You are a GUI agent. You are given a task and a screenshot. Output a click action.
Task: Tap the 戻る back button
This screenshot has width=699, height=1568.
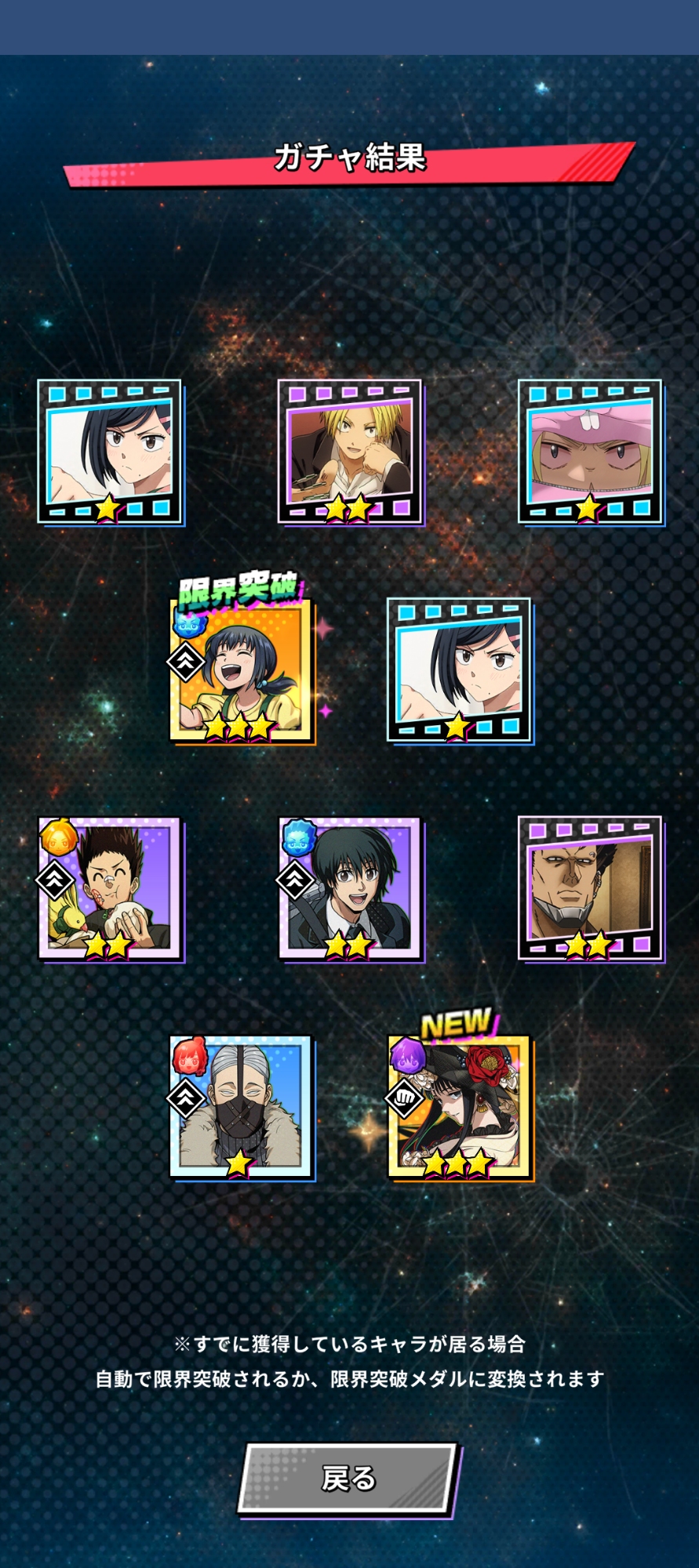pos(348,1479)
